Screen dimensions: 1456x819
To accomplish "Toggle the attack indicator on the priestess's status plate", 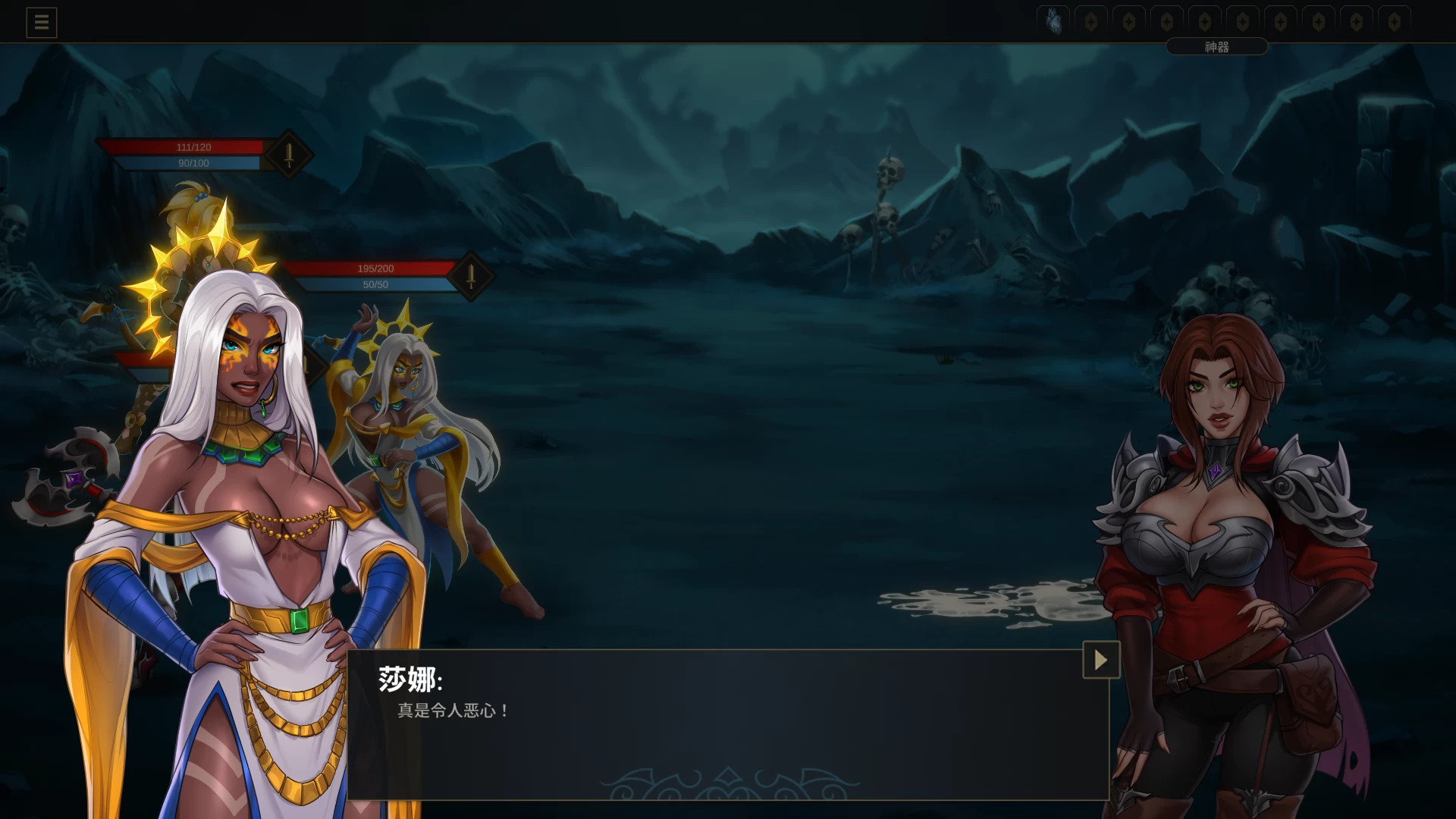I will coord(469,277).
